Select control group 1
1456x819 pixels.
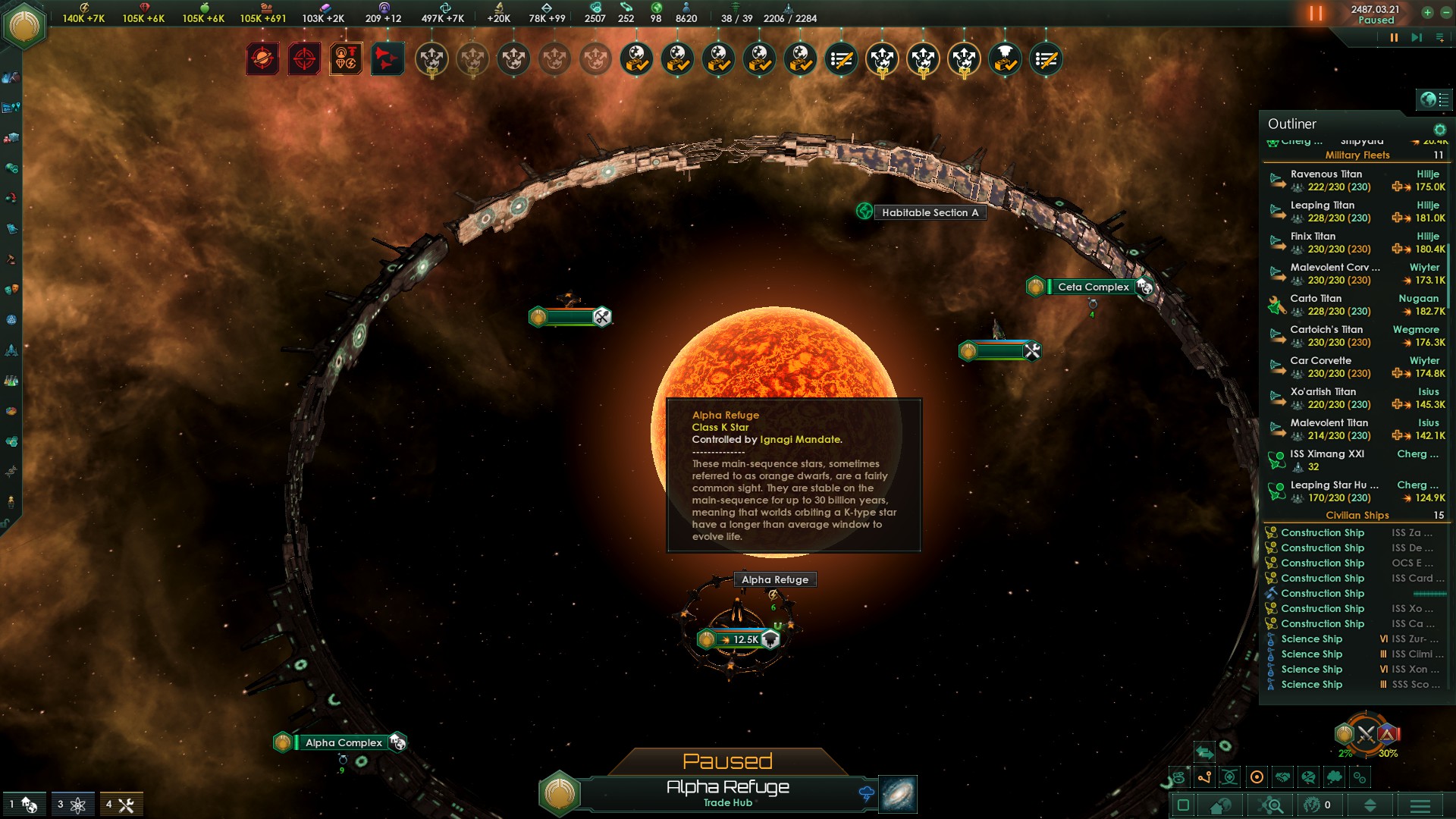point(24,805)
